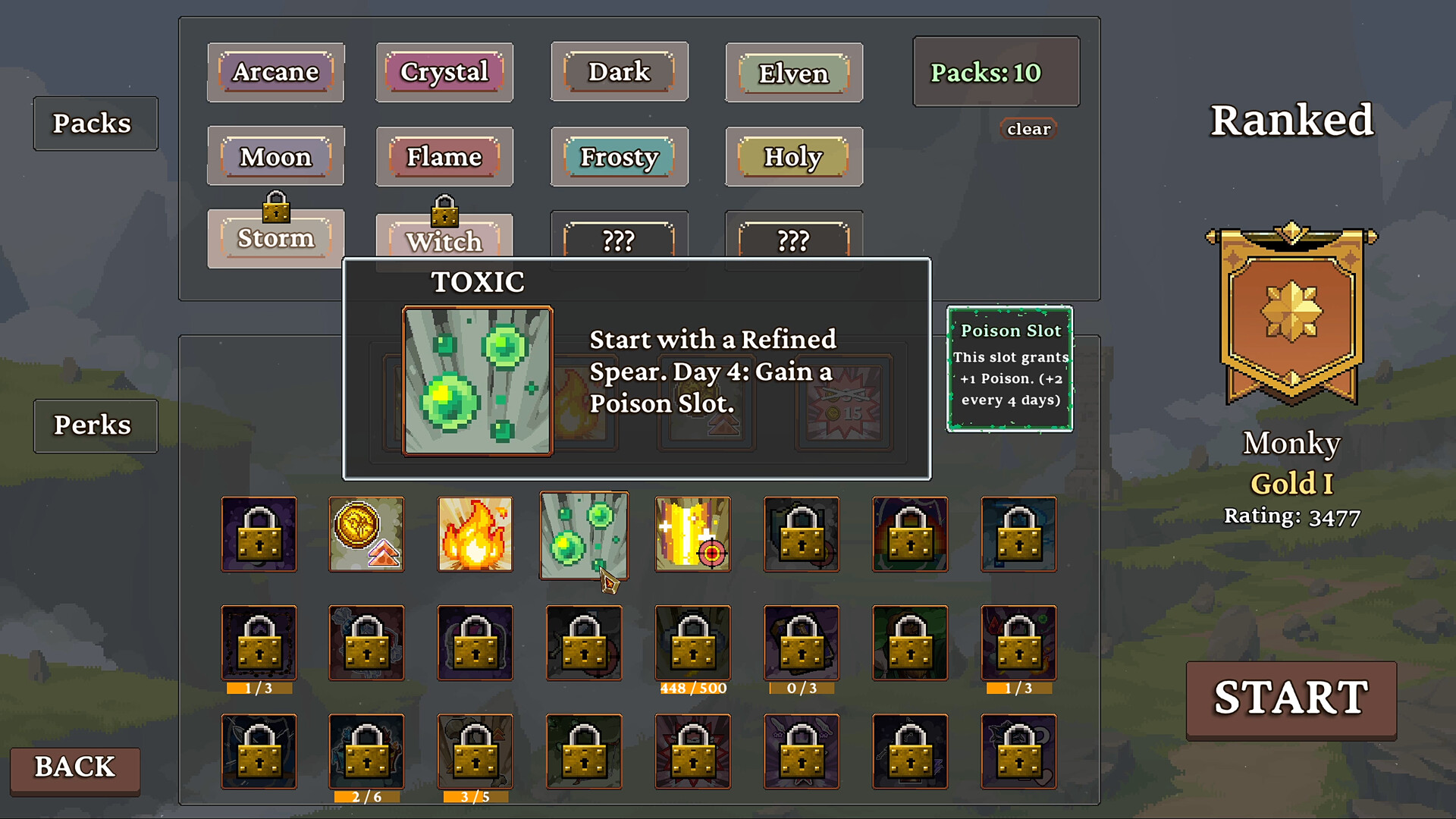Click the padlock on the Storm pack
The image size is (1456, 819).
276,210
